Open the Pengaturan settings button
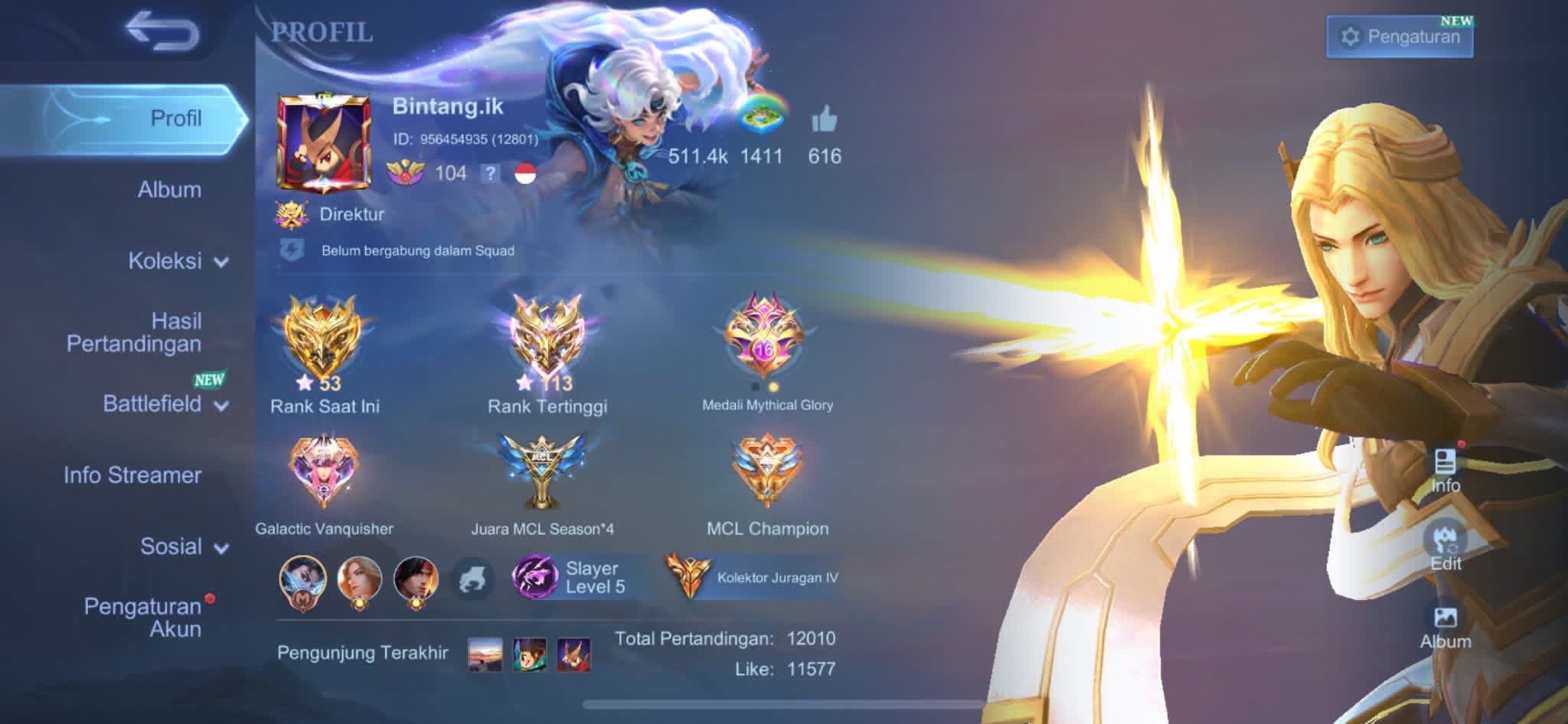 pos(1400,37)
